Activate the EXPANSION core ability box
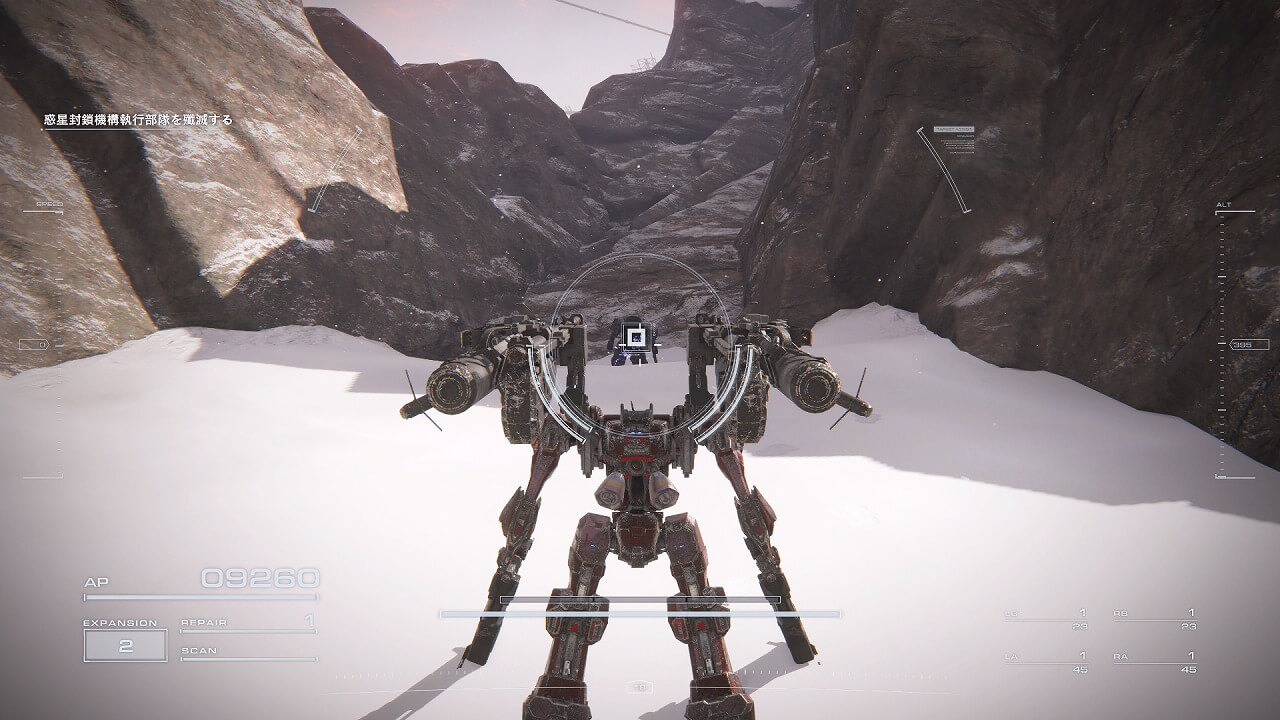The height and width of the screenshot is (720, 1280). 125,645
